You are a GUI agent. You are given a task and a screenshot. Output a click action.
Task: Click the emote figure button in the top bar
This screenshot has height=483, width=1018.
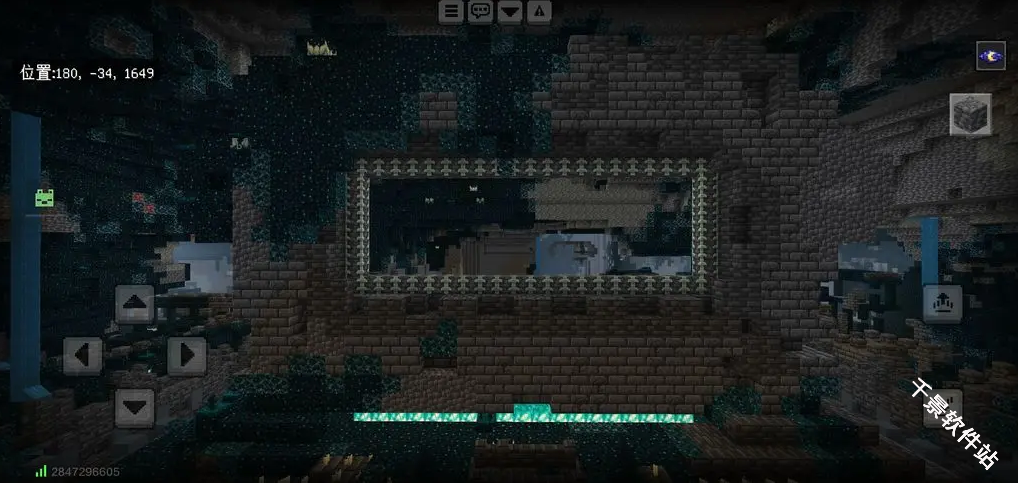539,11
